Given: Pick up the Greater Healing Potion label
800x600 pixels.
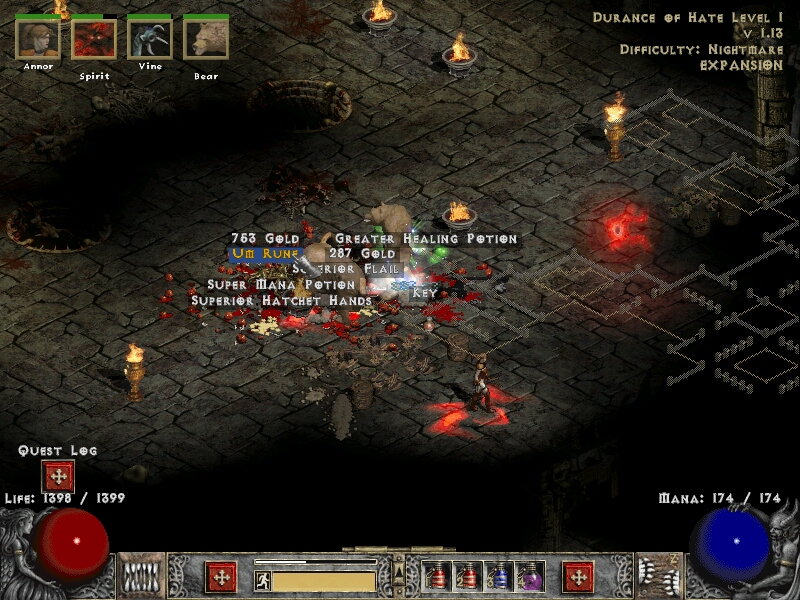Looking at the screenshot, I should (426, 239).
